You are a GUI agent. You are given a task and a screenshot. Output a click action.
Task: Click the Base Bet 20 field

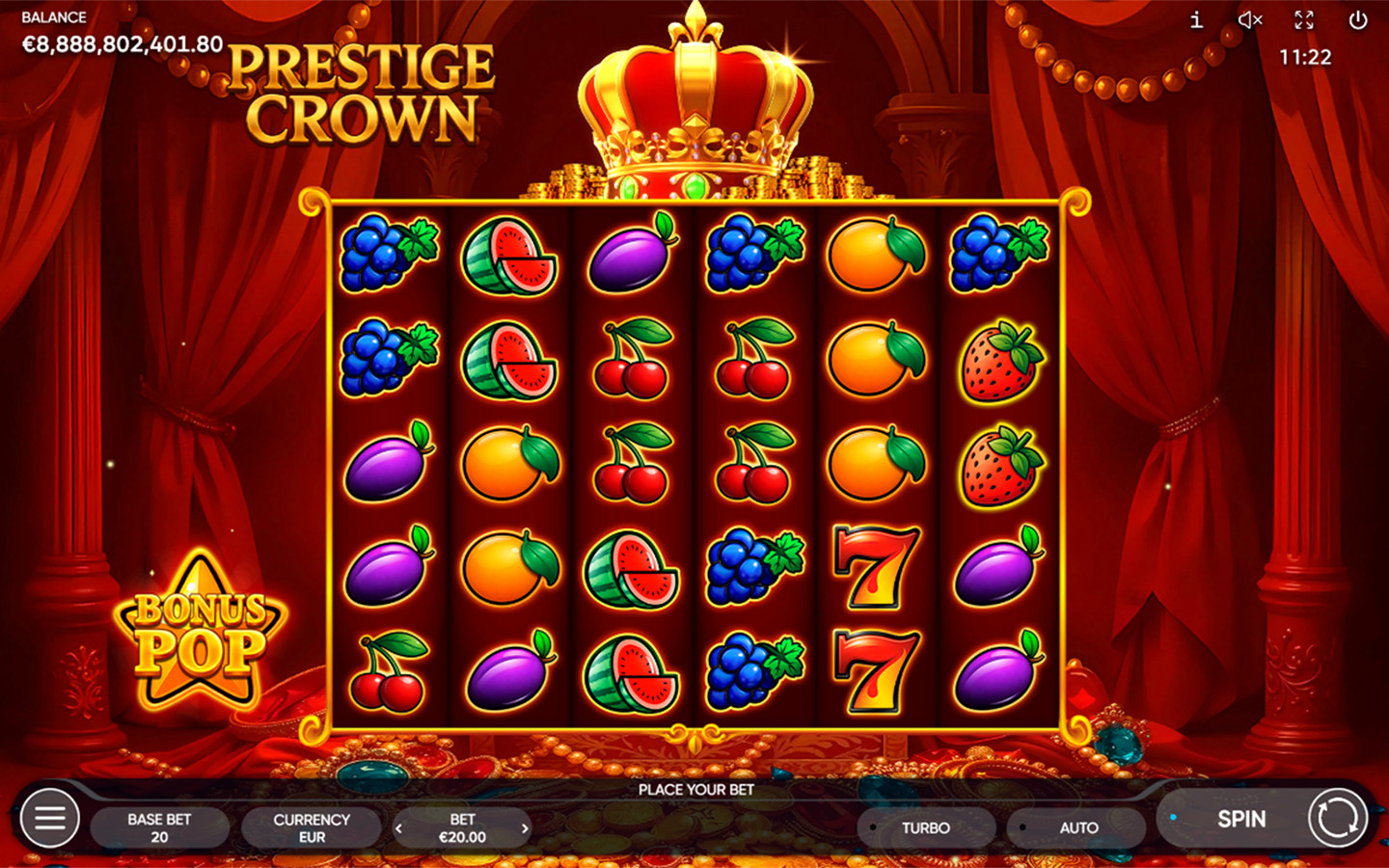pyautogui.click(x=159, y=827)
